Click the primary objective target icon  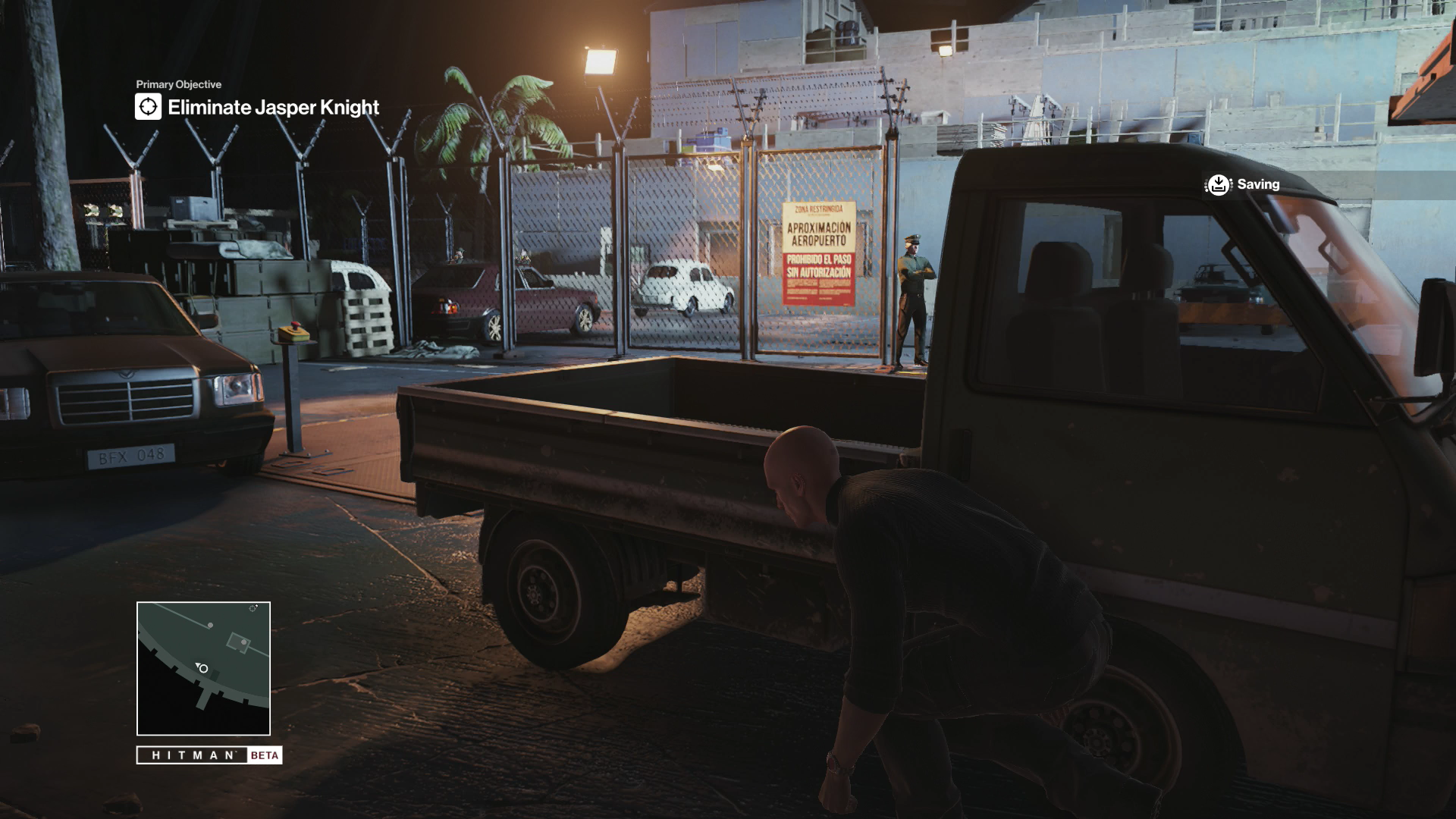[149, 107]
